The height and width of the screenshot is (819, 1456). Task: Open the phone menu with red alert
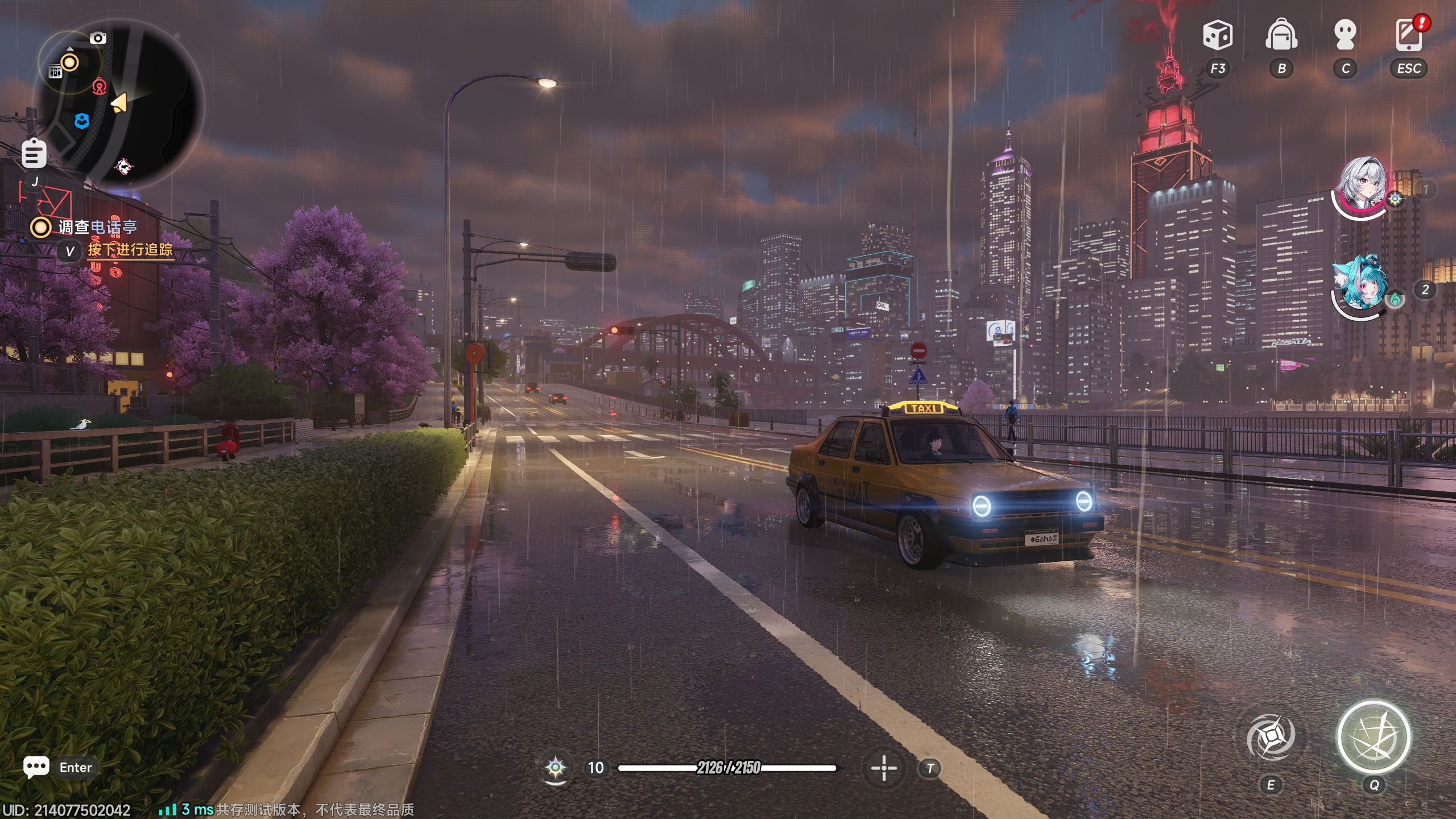1409,35
